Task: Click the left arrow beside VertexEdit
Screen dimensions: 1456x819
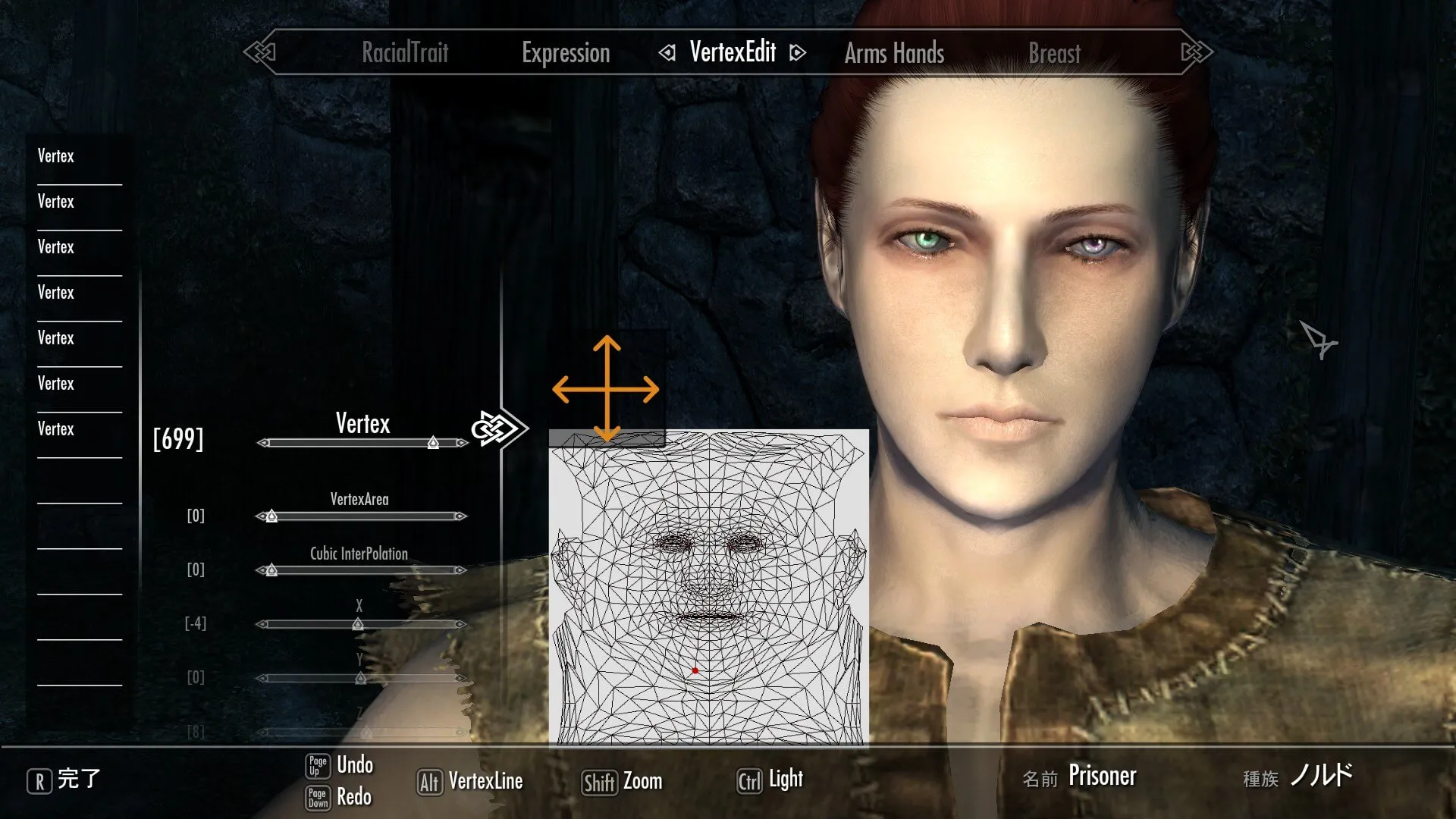Action: (667, 52)
